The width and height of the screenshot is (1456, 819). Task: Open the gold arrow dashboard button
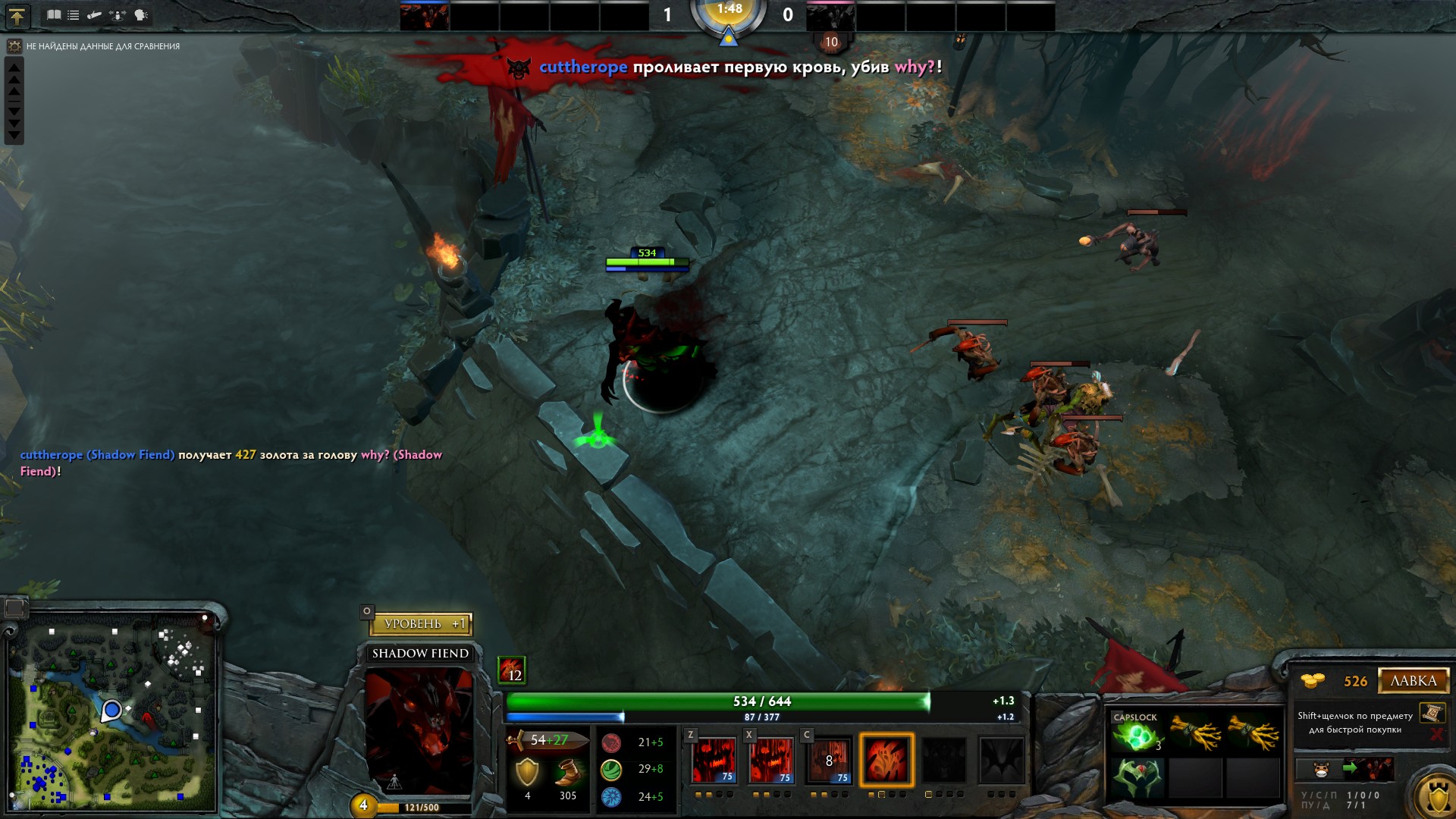[x=17, y=15]
